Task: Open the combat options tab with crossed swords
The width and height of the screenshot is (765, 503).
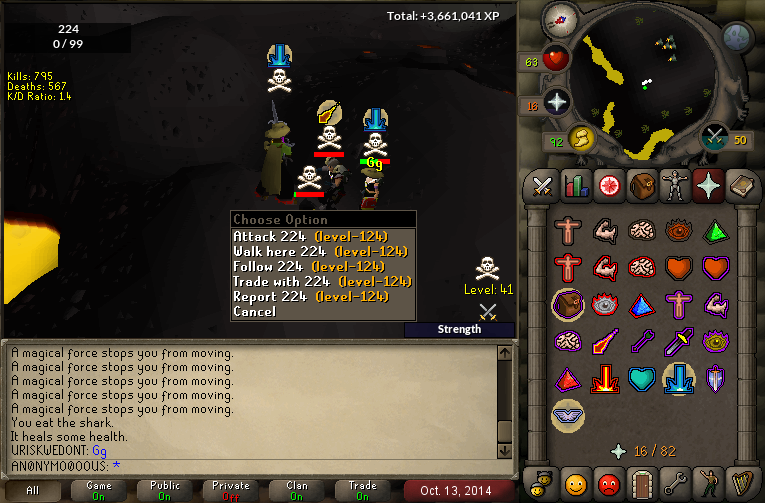Action: point(543,185)
